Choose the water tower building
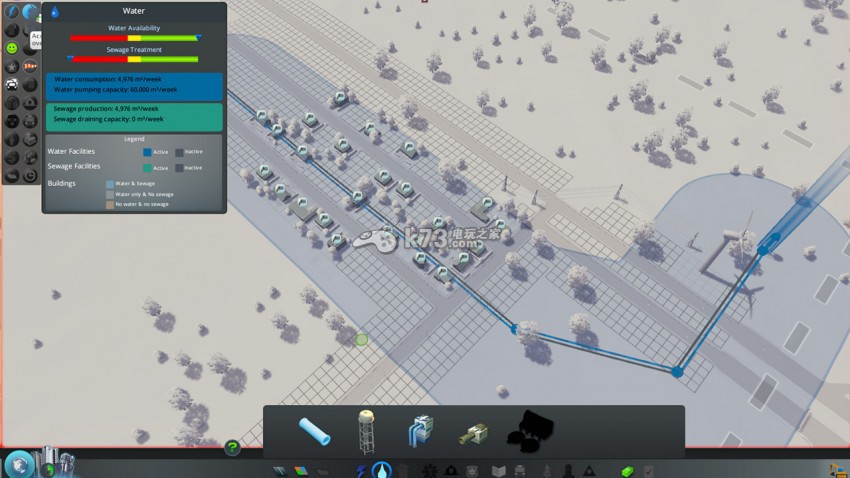Screen dimensions: 850x478 click(x=367, y=431)
